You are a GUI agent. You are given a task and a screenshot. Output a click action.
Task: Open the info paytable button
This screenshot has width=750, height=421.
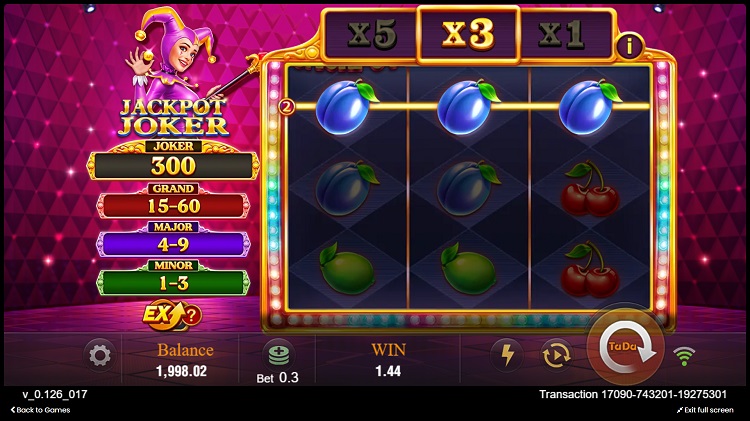(x=629, y=46)
